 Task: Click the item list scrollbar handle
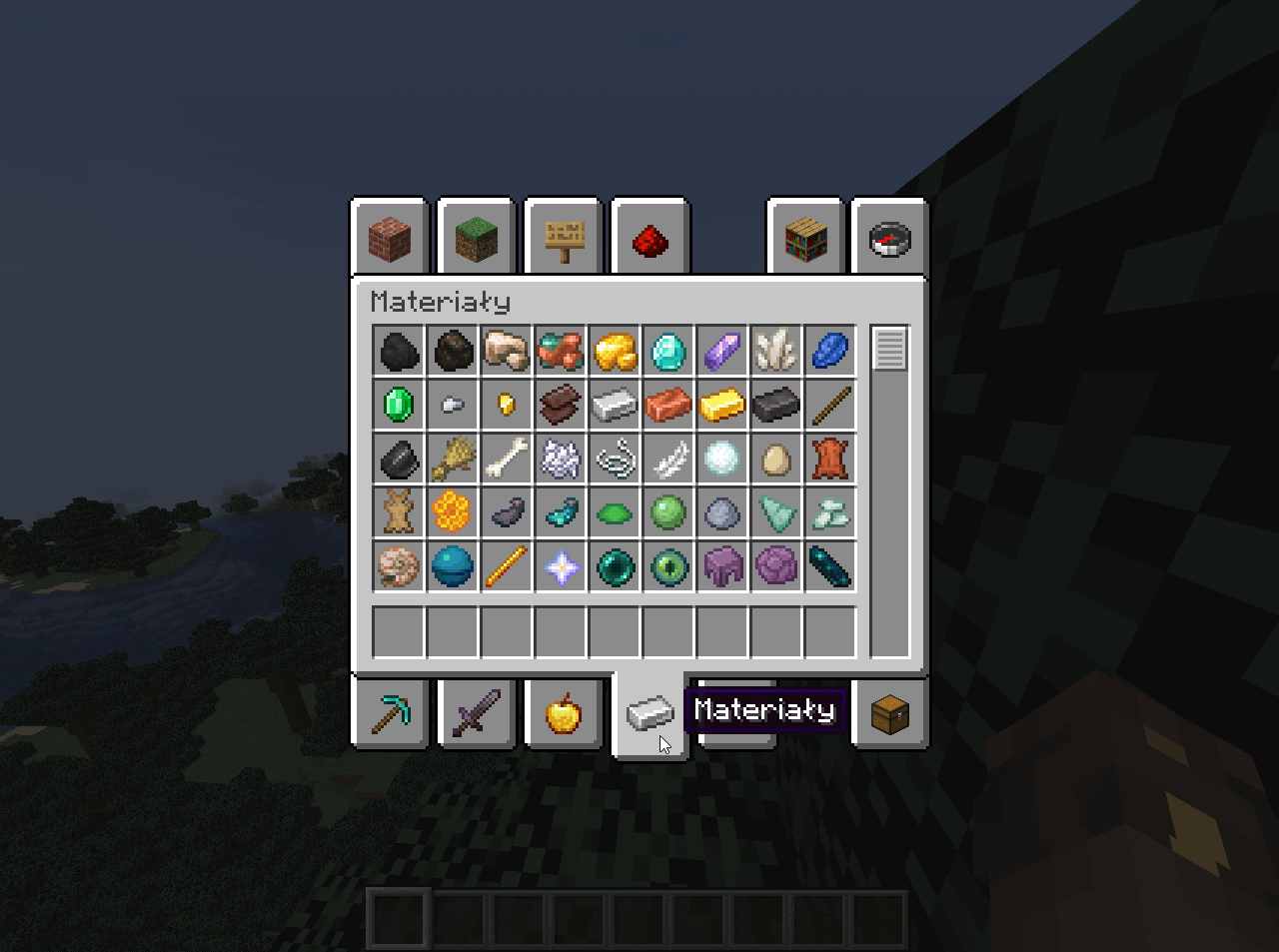(x=889, y=349)
